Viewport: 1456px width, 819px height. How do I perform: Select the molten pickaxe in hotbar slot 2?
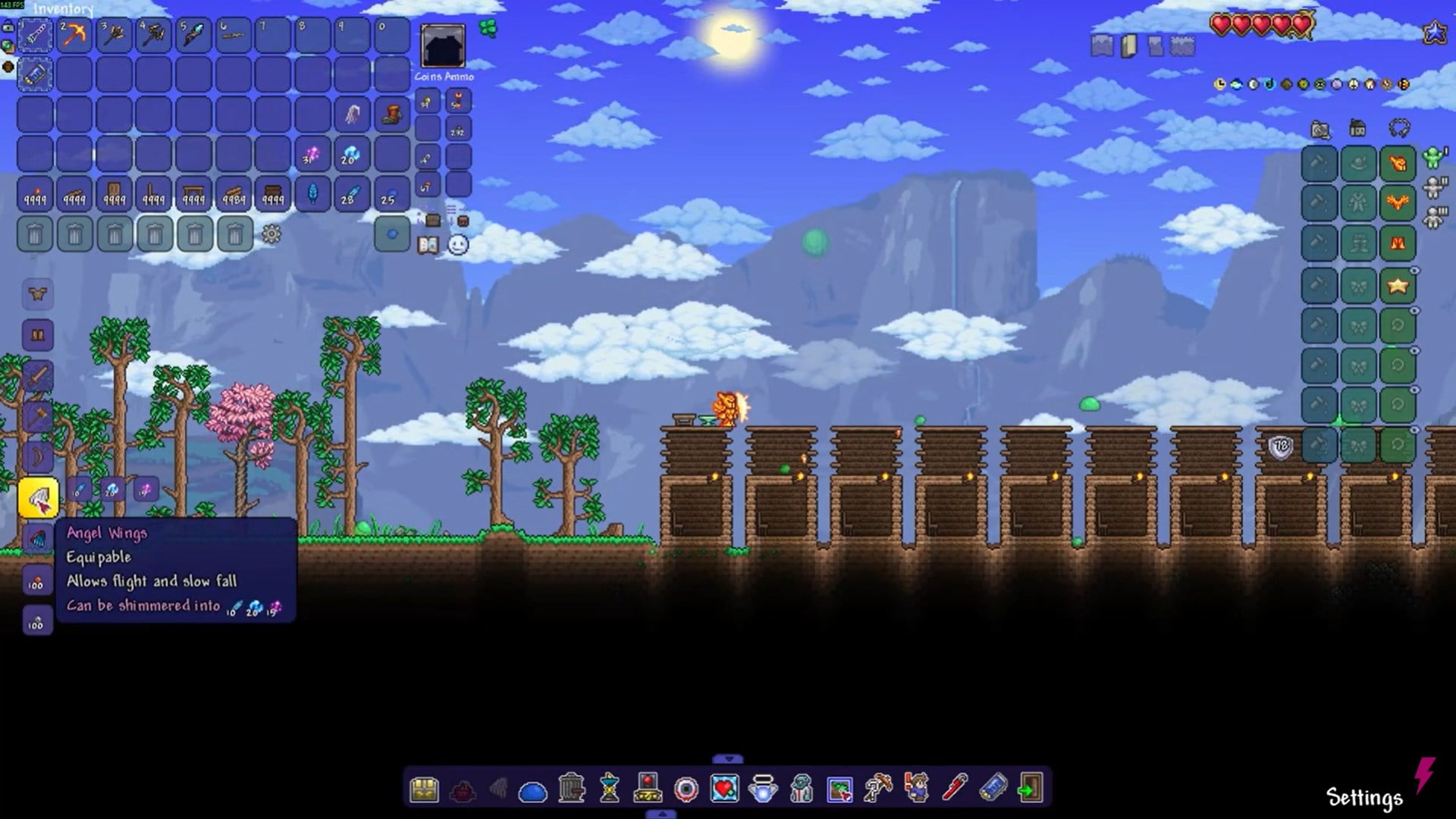[x=74, y=35]
